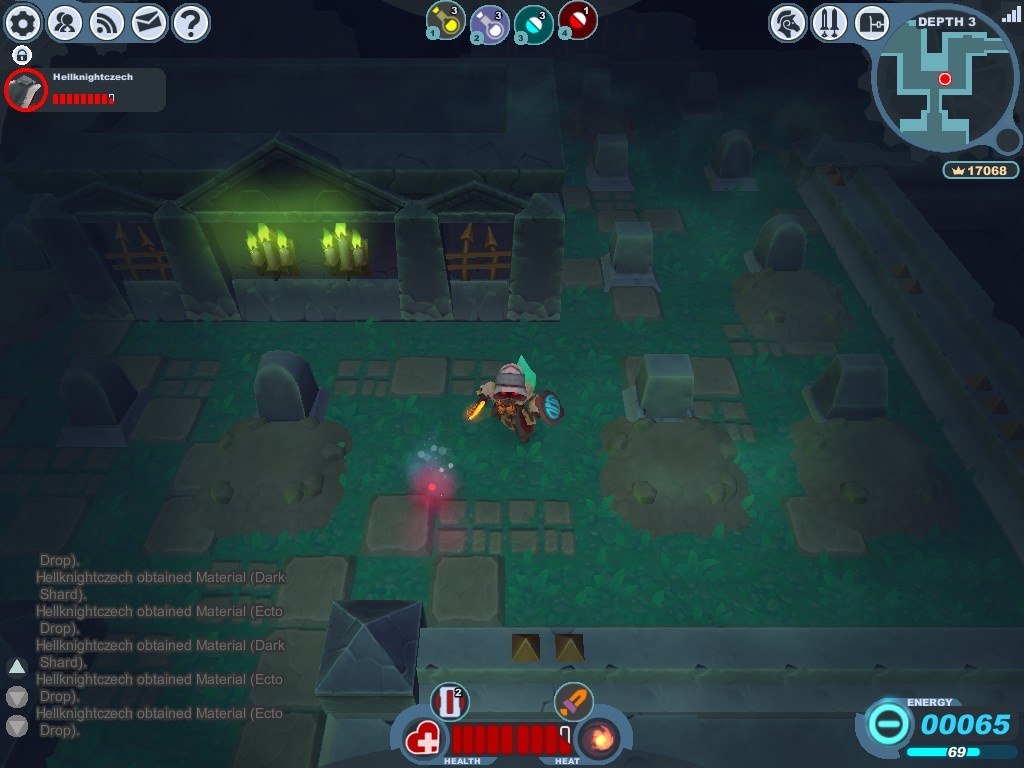The width and height of the screenshot is (1024, 768).
Task: Toggle the party lock icon
Action: point(22,55)
